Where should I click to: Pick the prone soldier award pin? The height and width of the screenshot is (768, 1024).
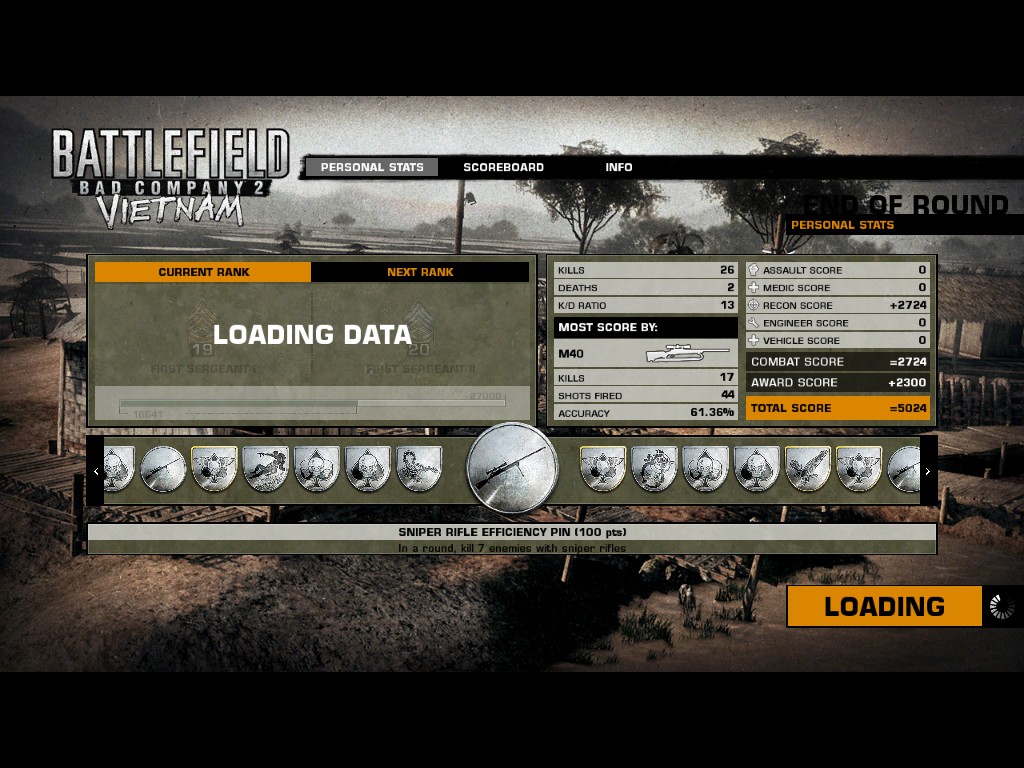pos(265,469)
